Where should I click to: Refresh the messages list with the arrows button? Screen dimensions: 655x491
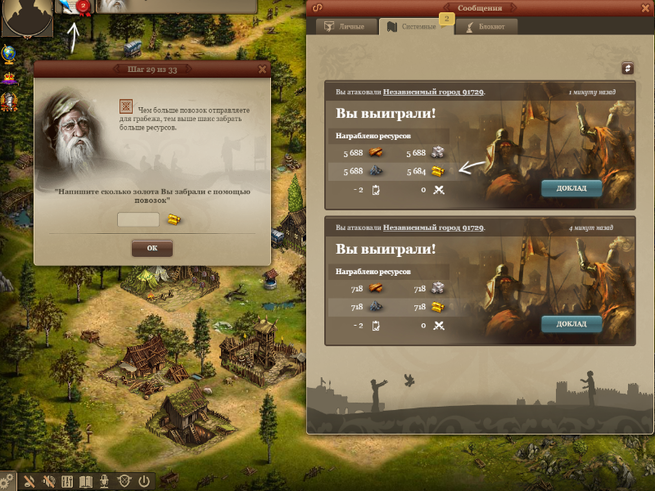point(627,68)
